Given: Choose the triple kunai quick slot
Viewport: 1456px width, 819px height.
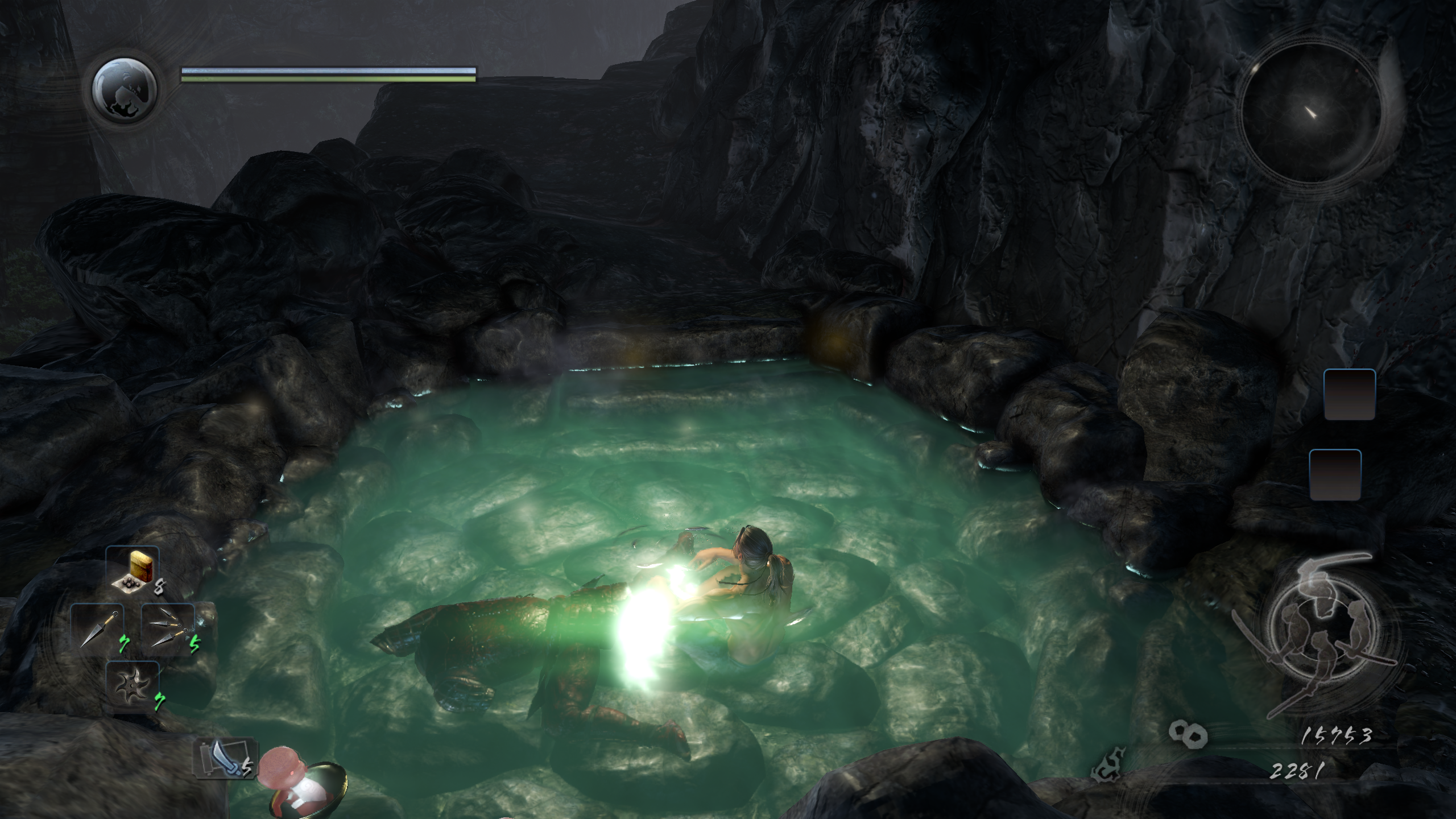Looking at the screenshot, I should tap(168, 629).
